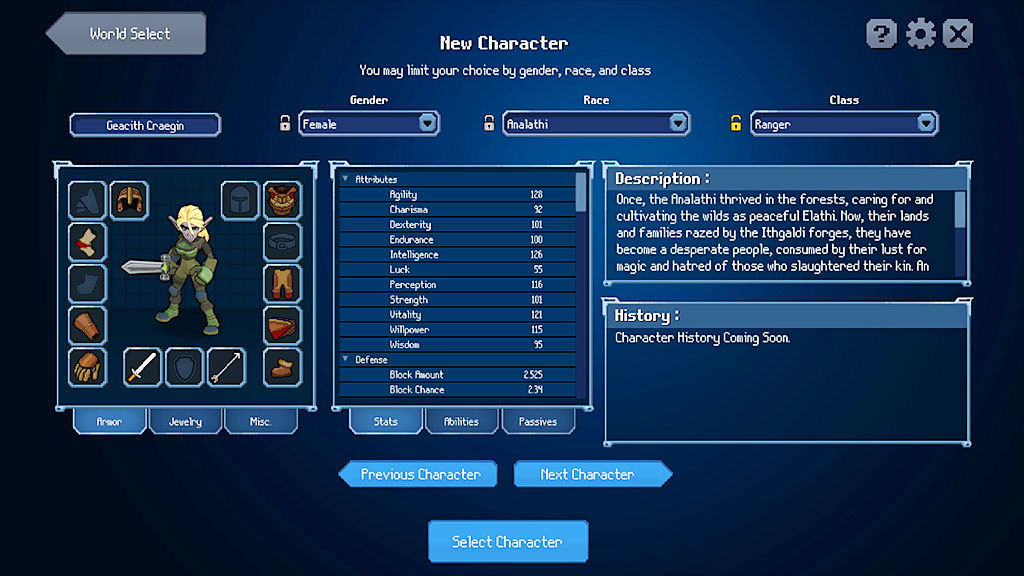The image size is (1024, 576).
Task: Close the New Character screen
Action: pyautogui.click(x=958, y=34)
